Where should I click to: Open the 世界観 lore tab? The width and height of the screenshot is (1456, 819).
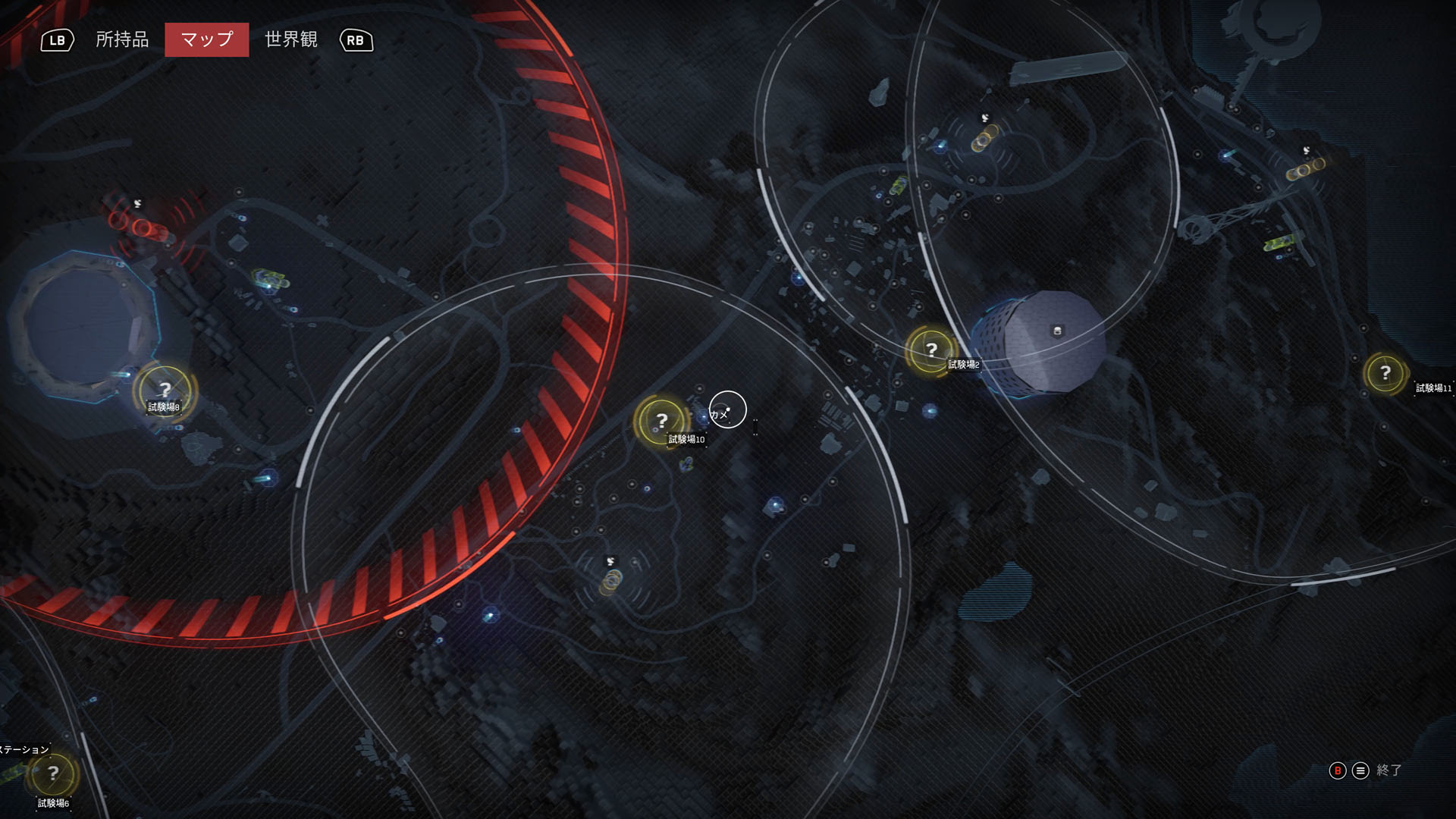[290, 39]
